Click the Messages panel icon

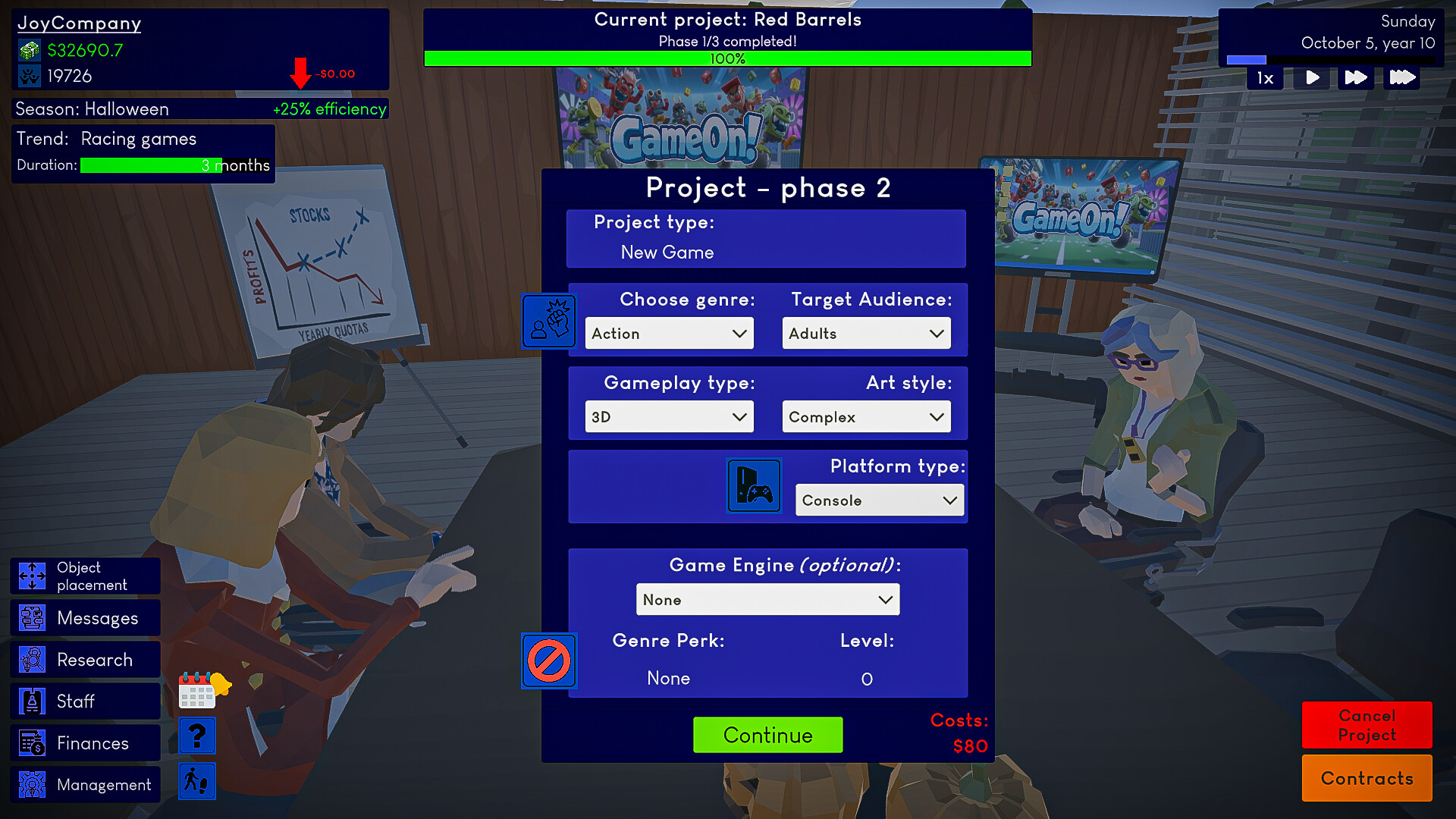tap(31, 617)
